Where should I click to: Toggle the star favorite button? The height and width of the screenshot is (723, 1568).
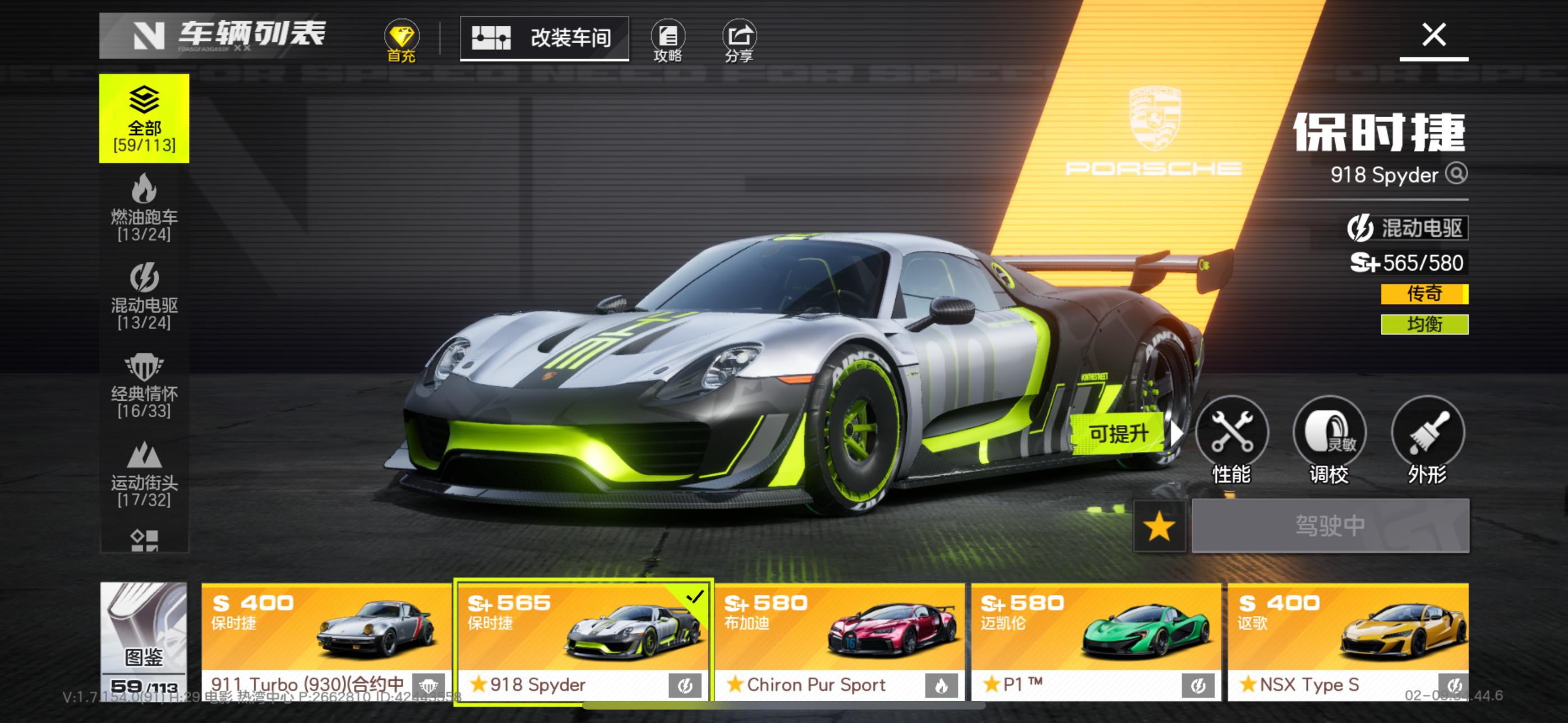pos(1159,526)
